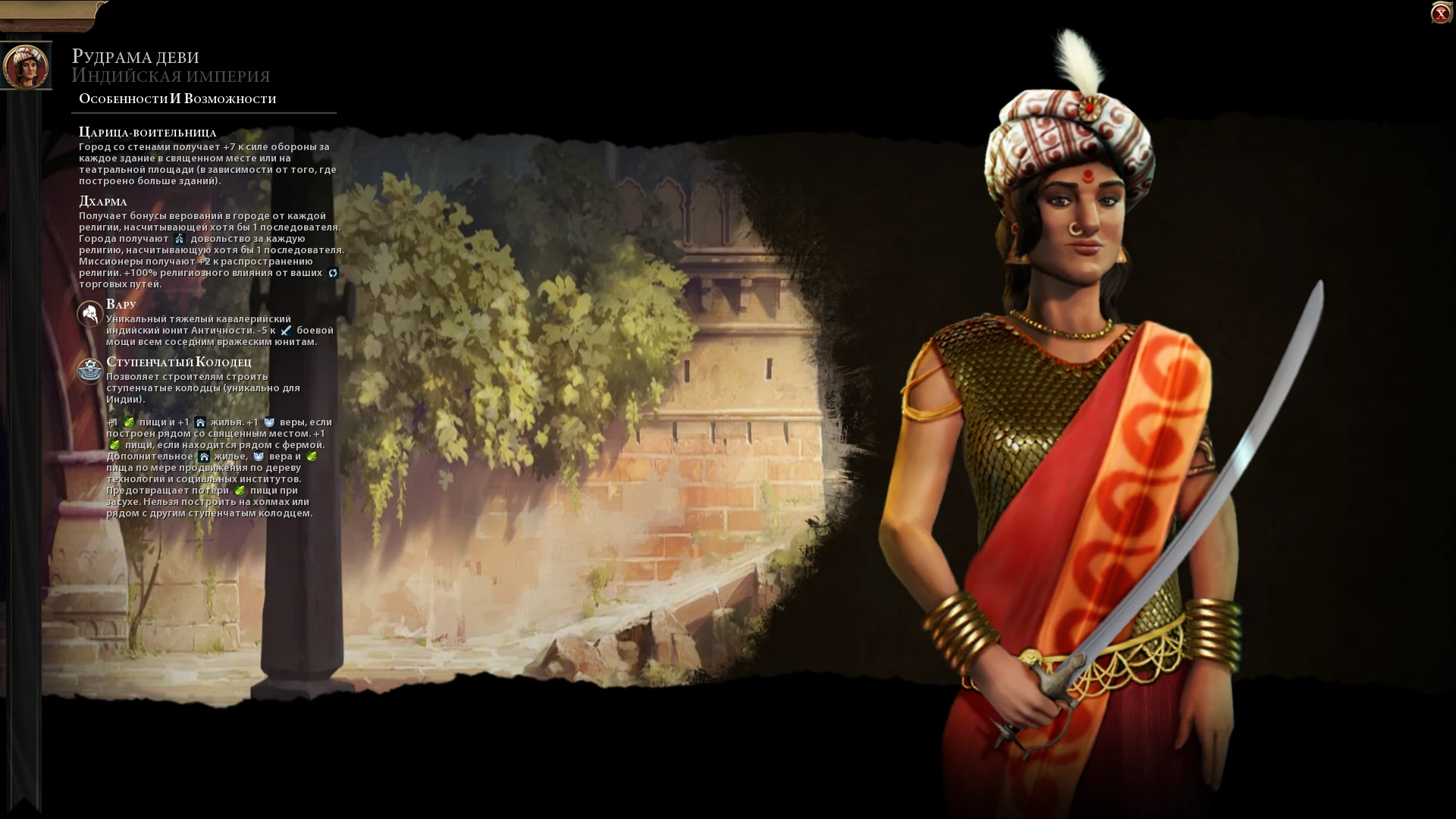Viewport: 1456px width, 819px height.
Task: Click the Stepwell improvement icon
Action: pos(90,371)
